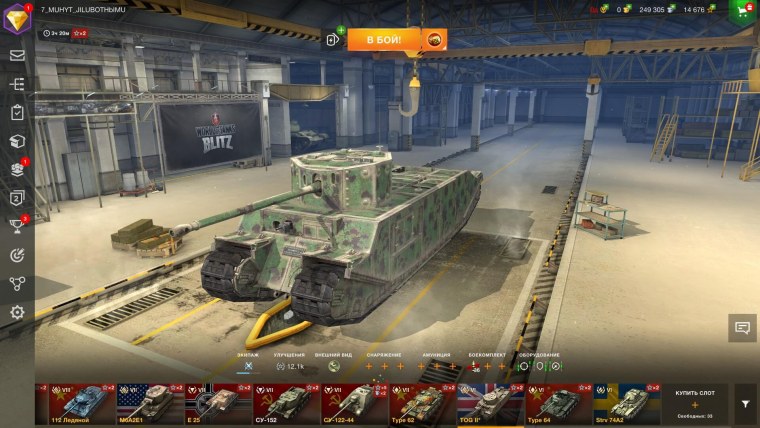This screenshot has width=760, height=428.
Task: Open the battle mode selector beside В БОЙ!
Action: (x=435, y=39)
